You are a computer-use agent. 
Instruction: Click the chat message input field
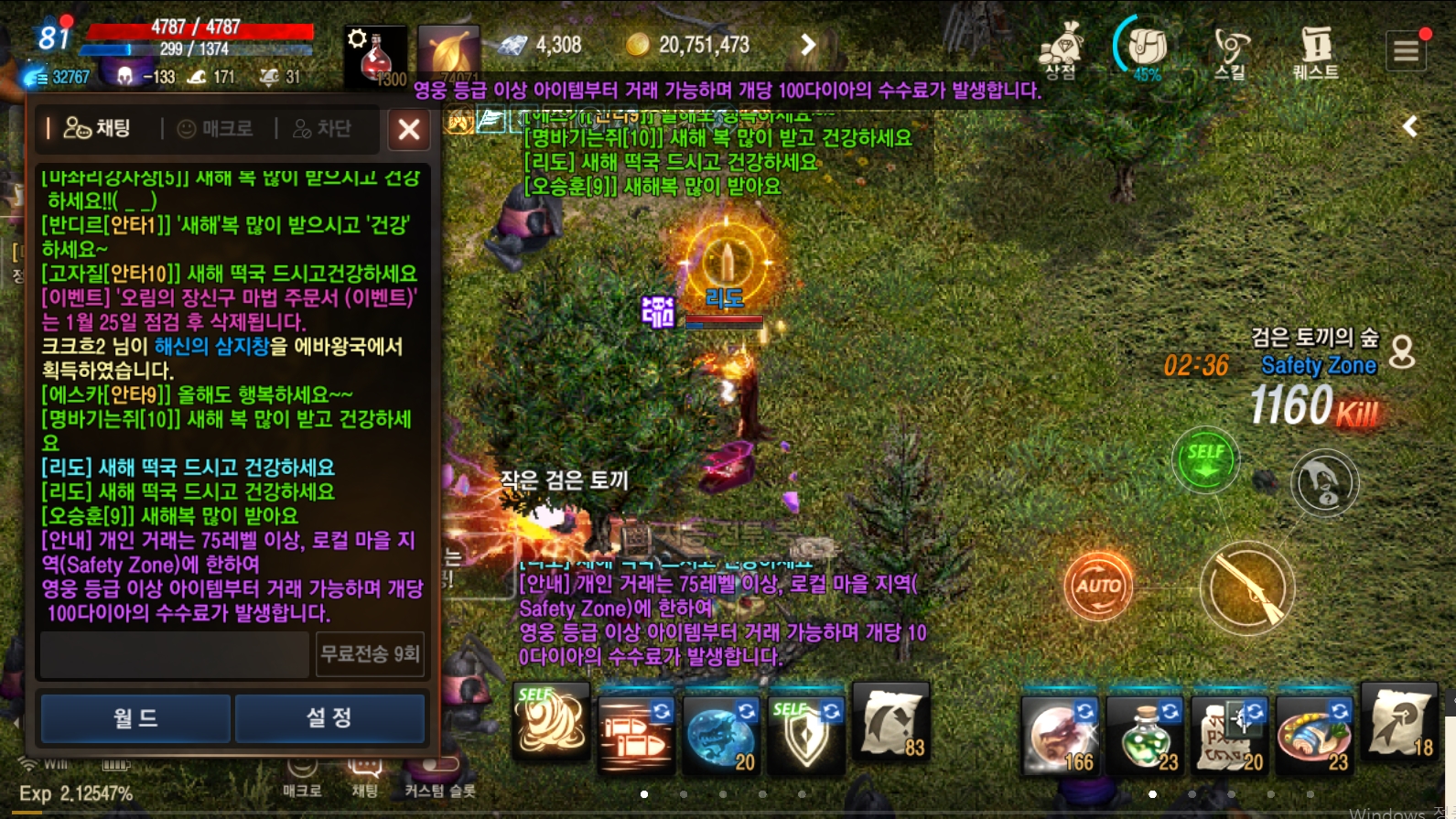(174, 655)
